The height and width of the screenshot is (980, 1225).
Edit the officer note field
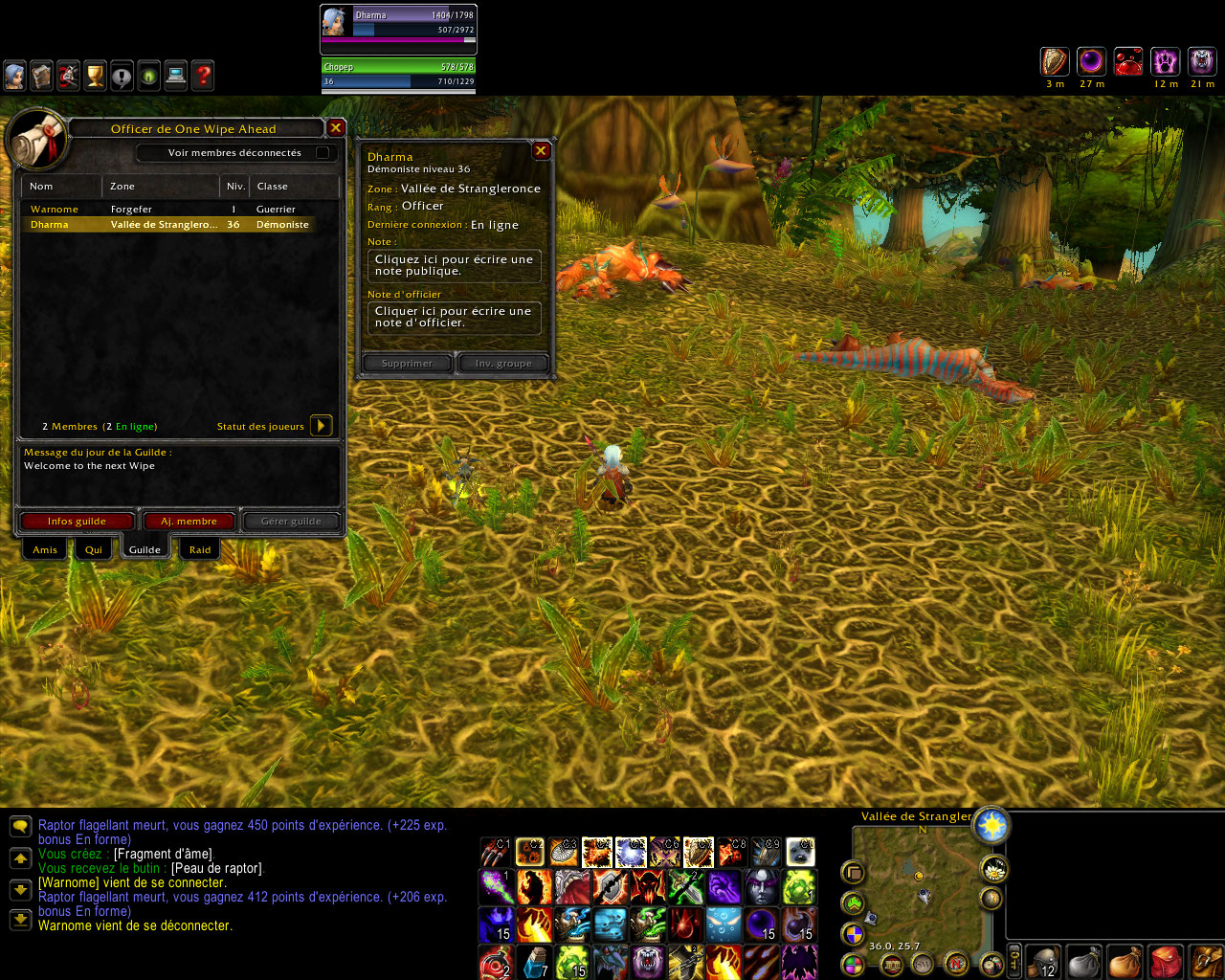click(454, 317)
